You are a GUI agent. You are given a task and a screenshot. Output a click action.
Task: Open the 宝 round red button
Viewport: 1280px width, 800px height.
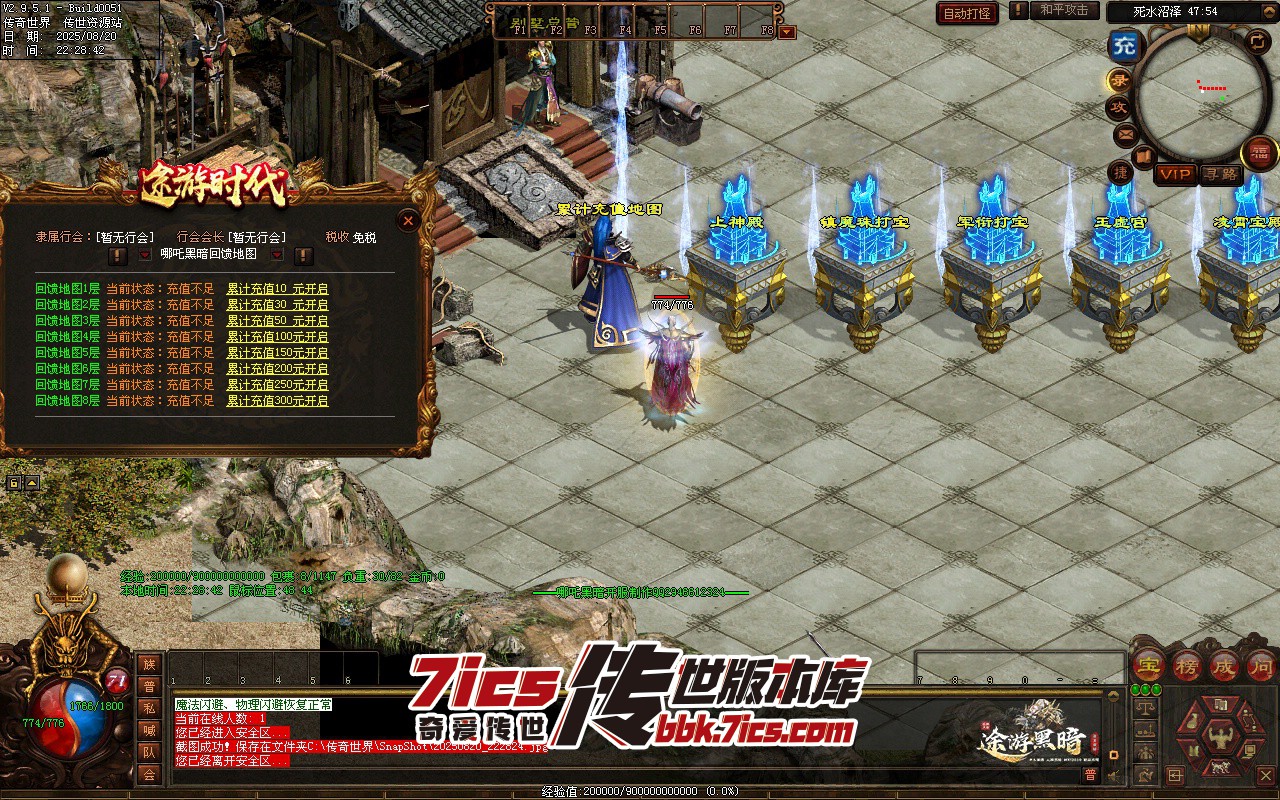(x=1149, y=665)
